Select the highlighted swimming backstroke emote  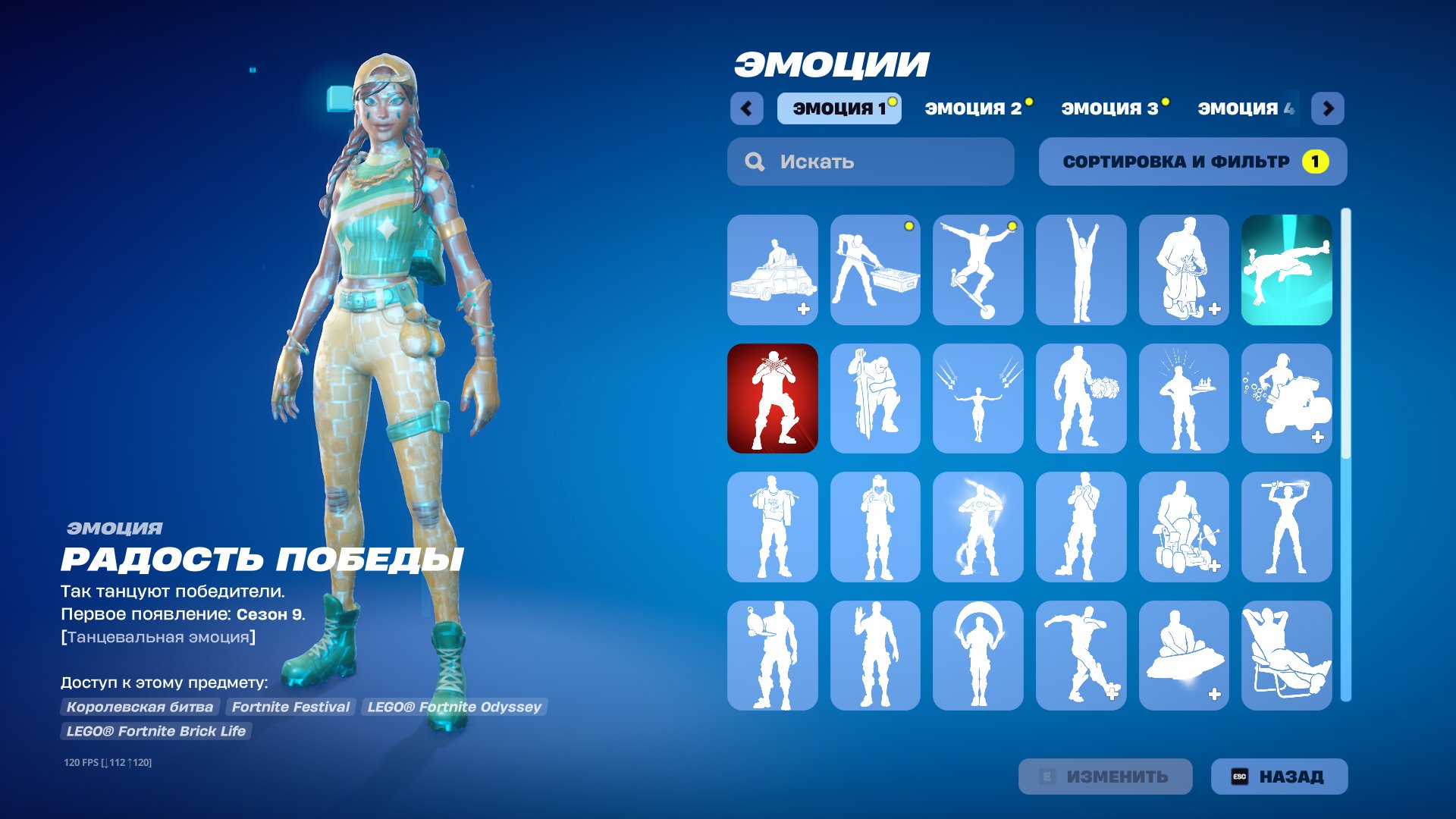point(1287,269)
